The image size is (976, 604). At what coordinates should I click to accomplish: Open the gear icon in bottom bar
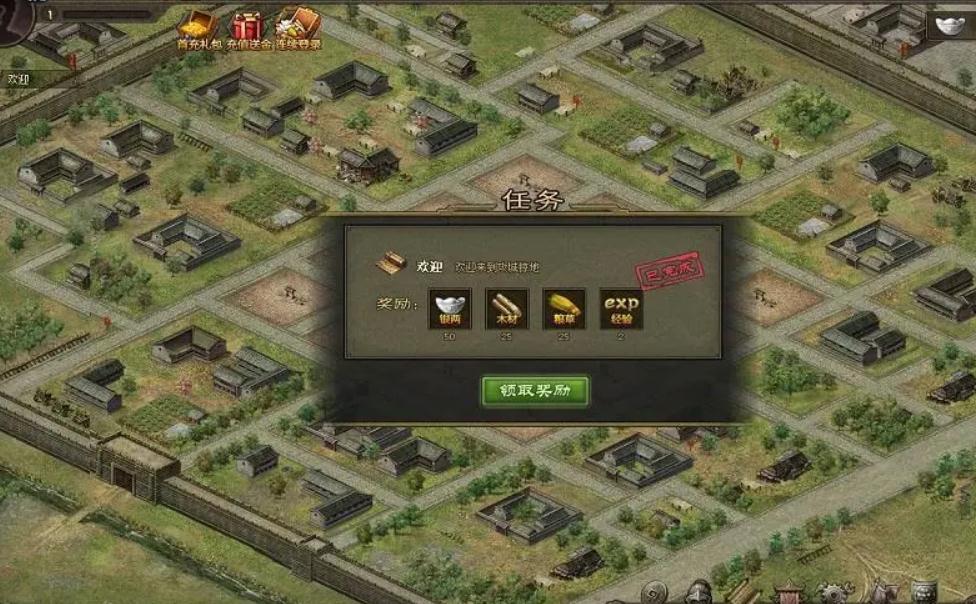point(835,593)
